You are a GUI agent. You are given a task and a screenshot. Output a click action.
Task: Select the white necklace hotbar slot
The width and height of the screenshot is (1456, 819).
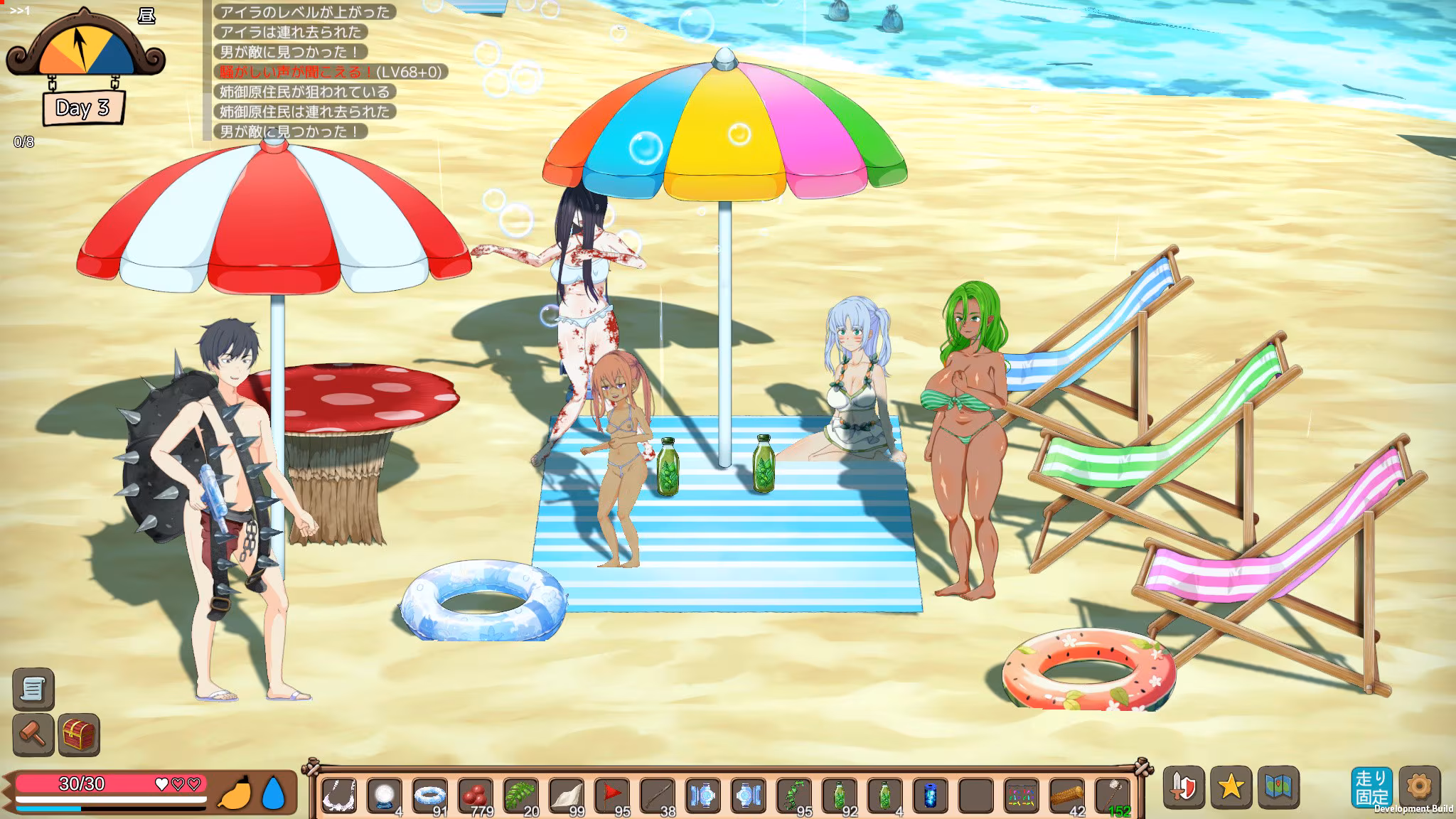339,796
